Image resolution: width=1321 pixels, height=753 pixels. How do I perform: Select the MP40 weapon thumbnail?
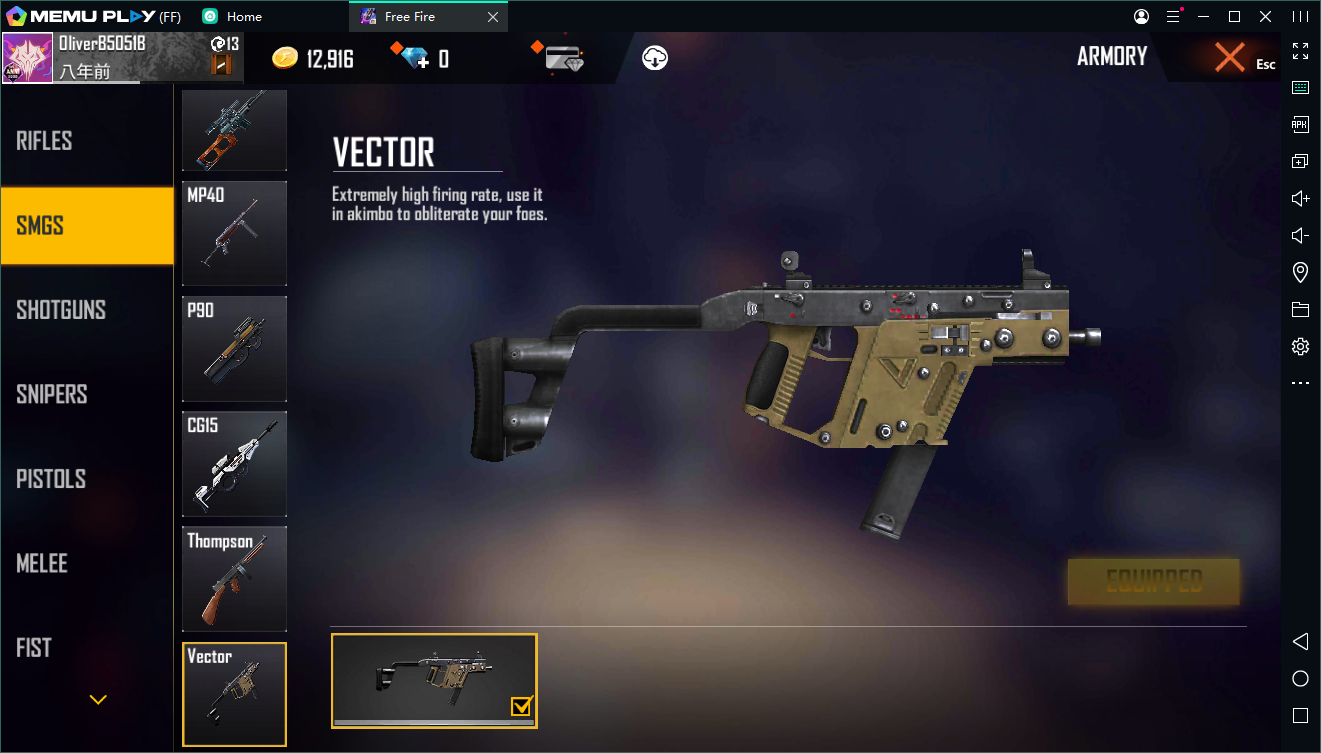click(x=234, y=233)
